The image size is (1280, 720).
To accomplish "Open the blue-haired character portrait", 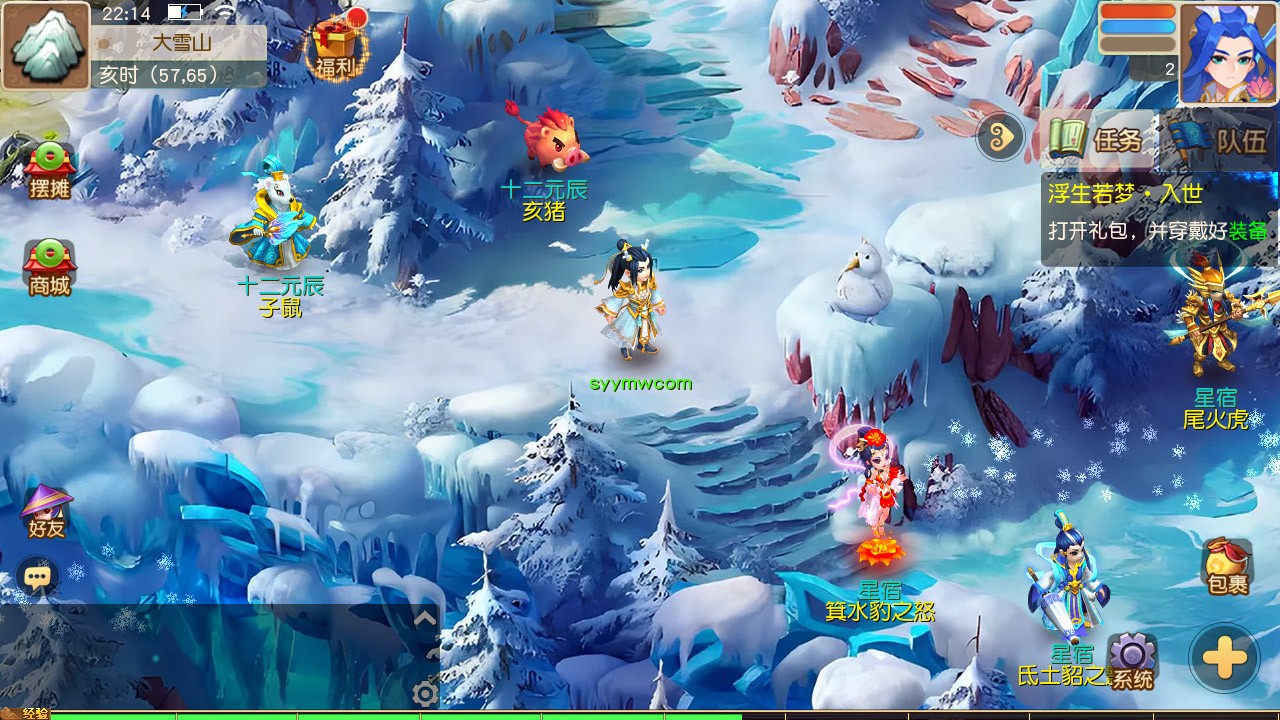I will point(1228,52).
